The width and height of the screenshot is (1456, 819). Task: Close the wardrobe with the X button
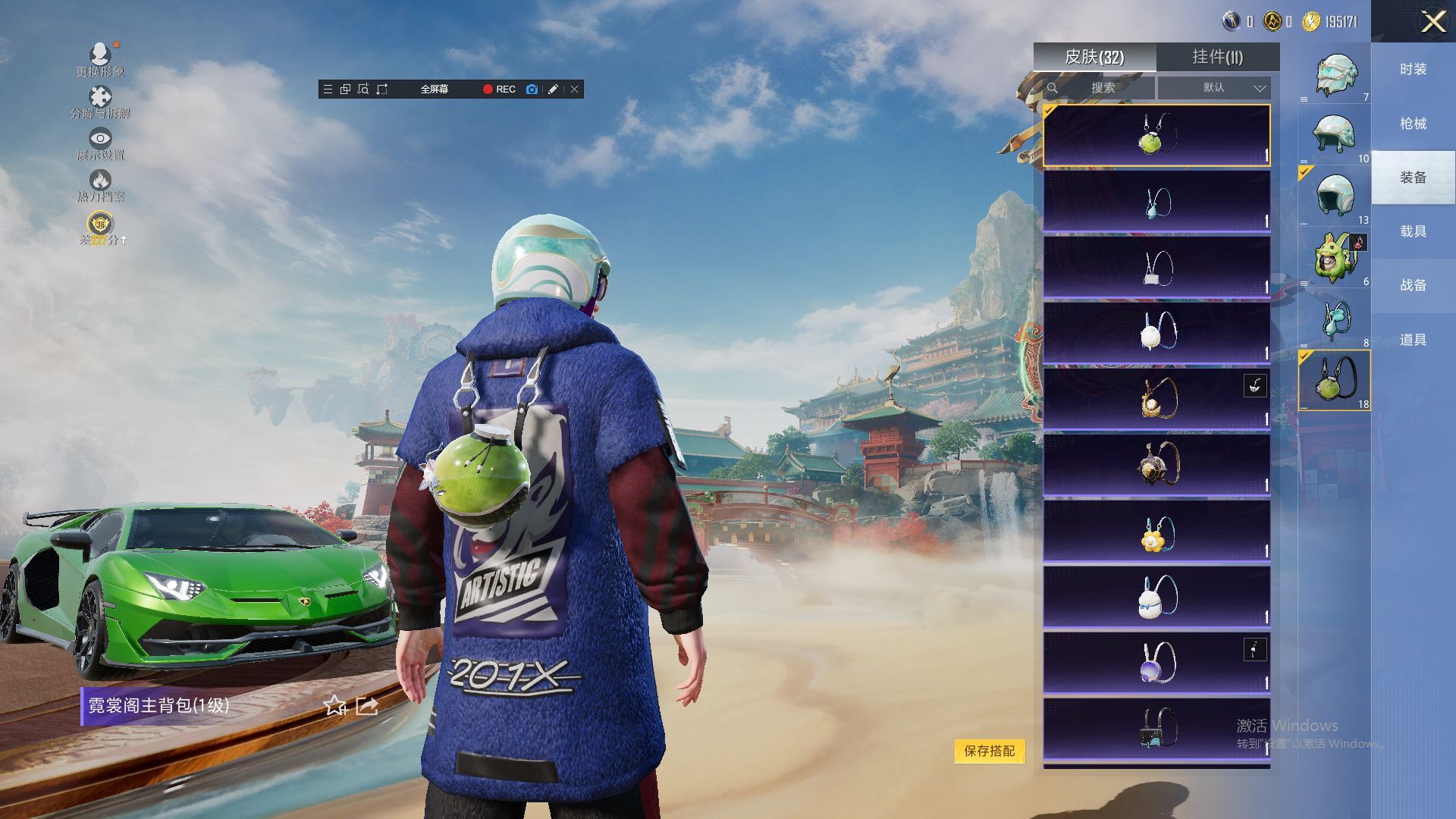[x=1432, y=21]
